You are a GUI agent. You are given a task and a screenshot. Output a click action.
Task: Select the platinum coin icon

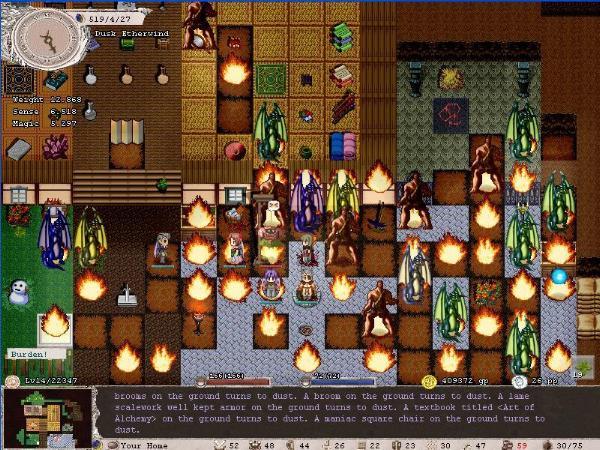point(519,381)
